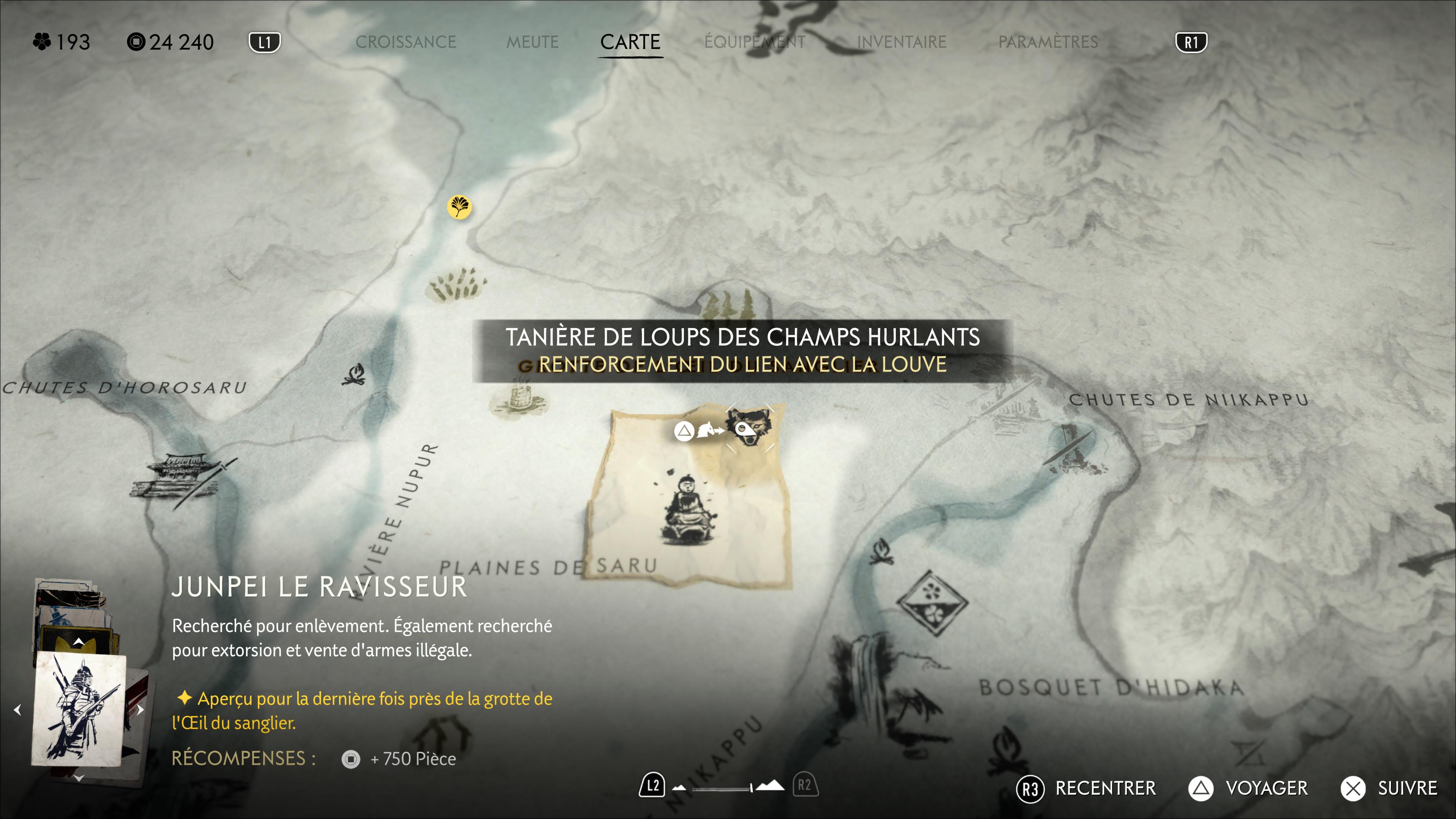
Task: Switch to the Paramètres tab
Action: coord(1048,42)
